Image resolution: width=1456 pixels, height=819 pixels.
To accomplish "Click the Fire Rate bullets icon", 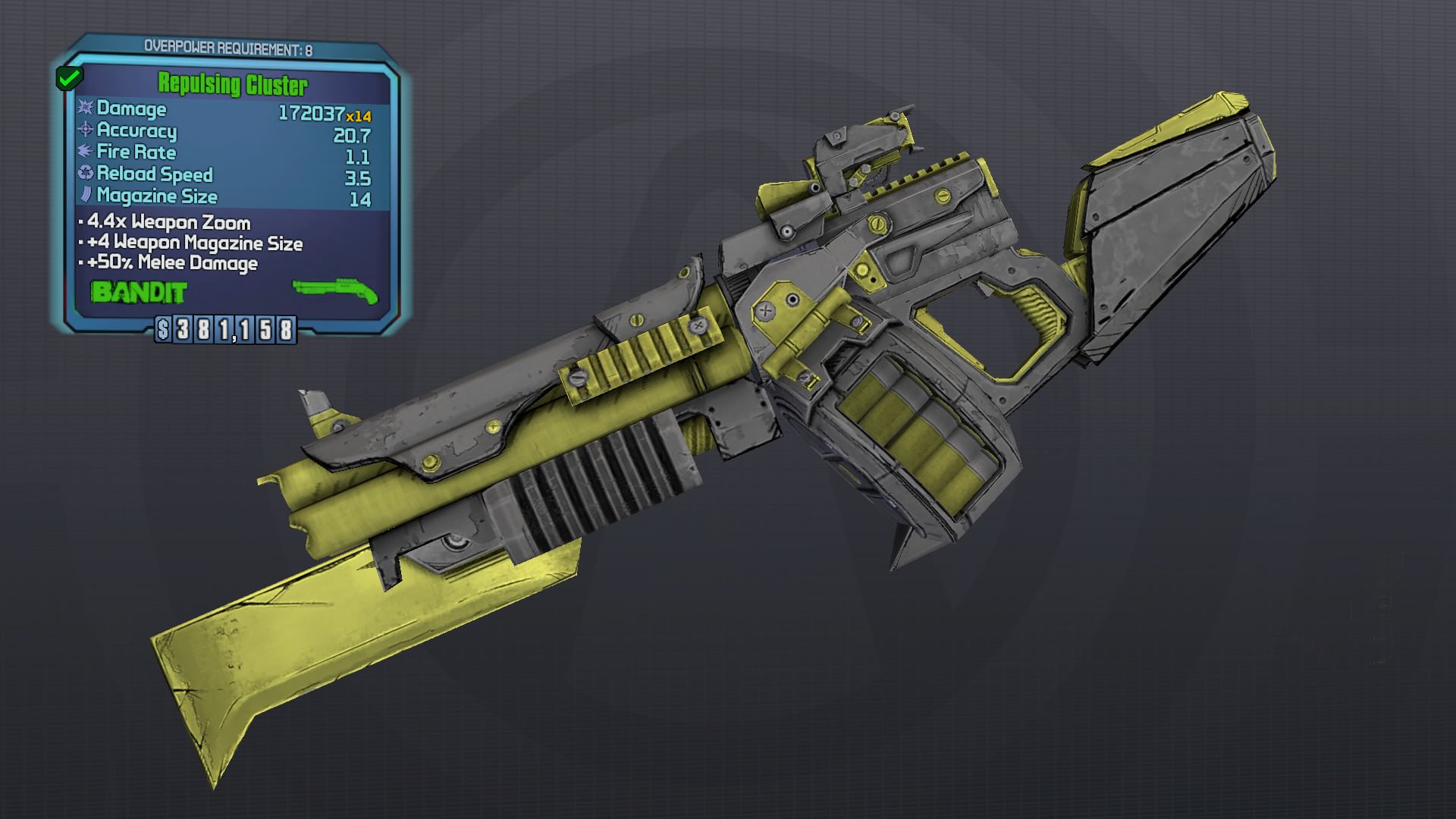I will [x=84, y=152].
